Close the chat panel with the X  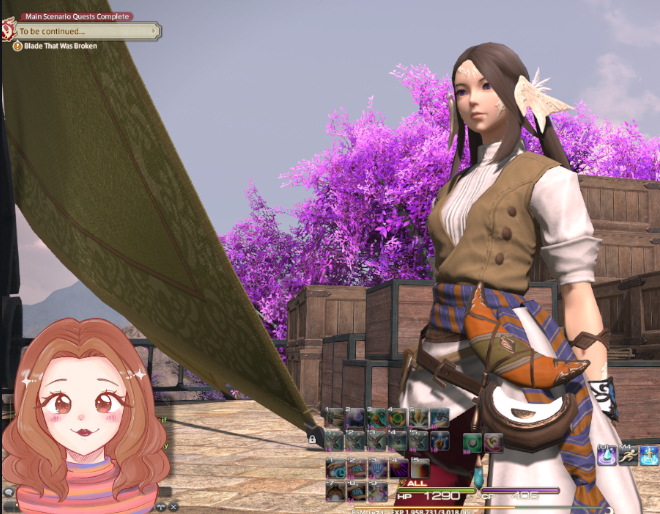pos(174,508)
